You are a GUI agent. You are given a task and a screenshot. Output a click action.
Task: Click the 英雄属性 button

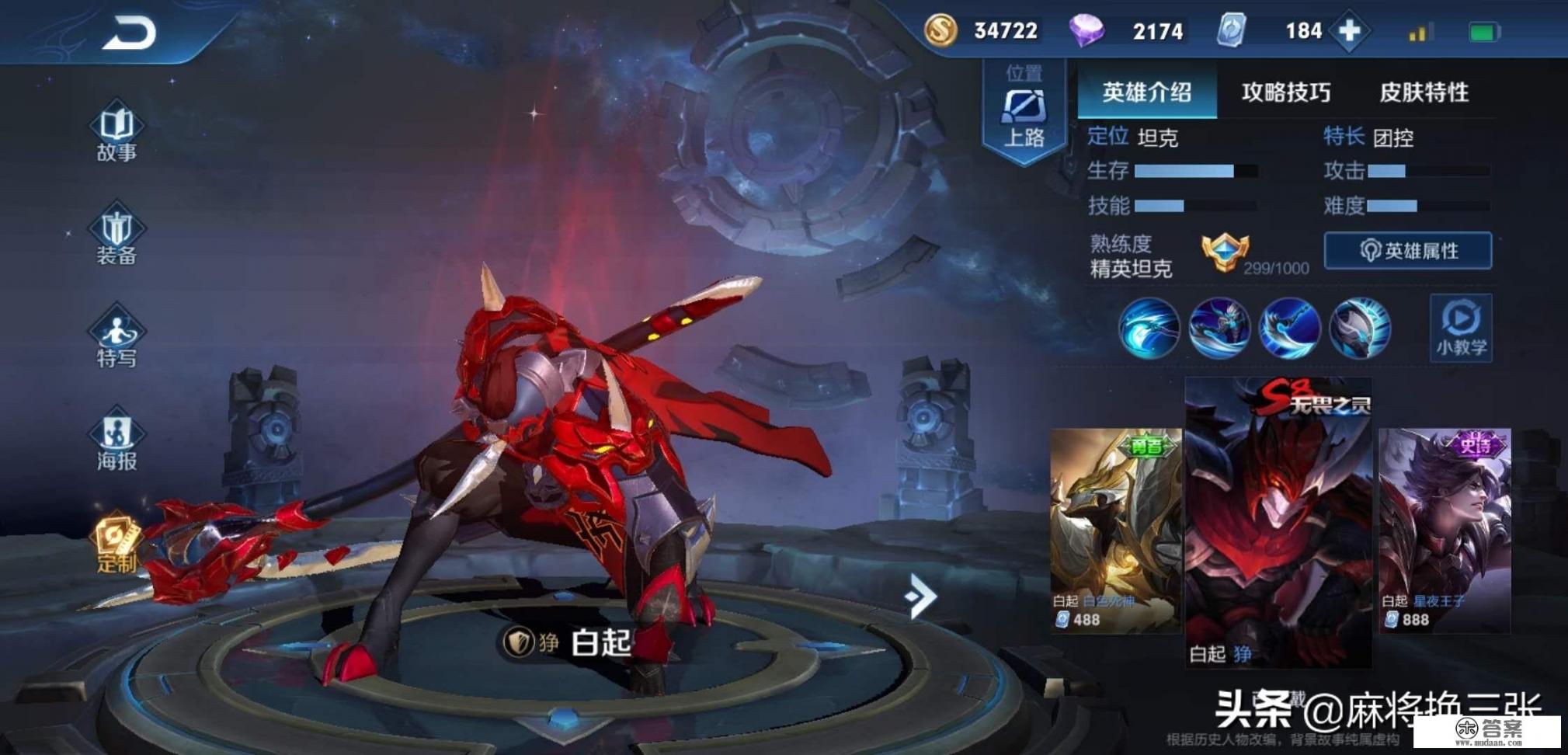tap(1410, 251)
